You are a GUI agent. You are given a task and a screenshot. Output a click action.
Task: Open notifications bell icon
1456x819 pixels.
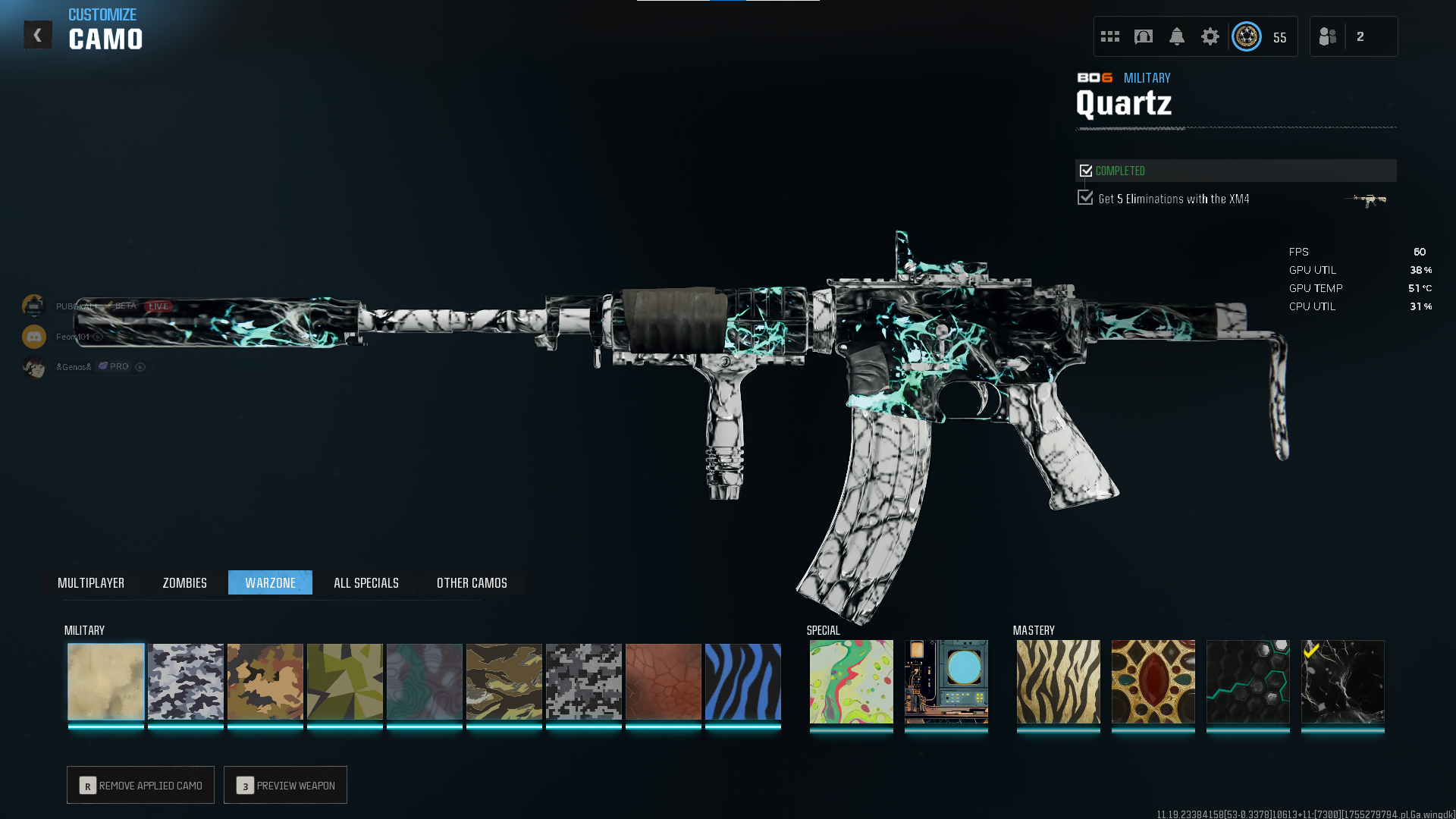1176,36
